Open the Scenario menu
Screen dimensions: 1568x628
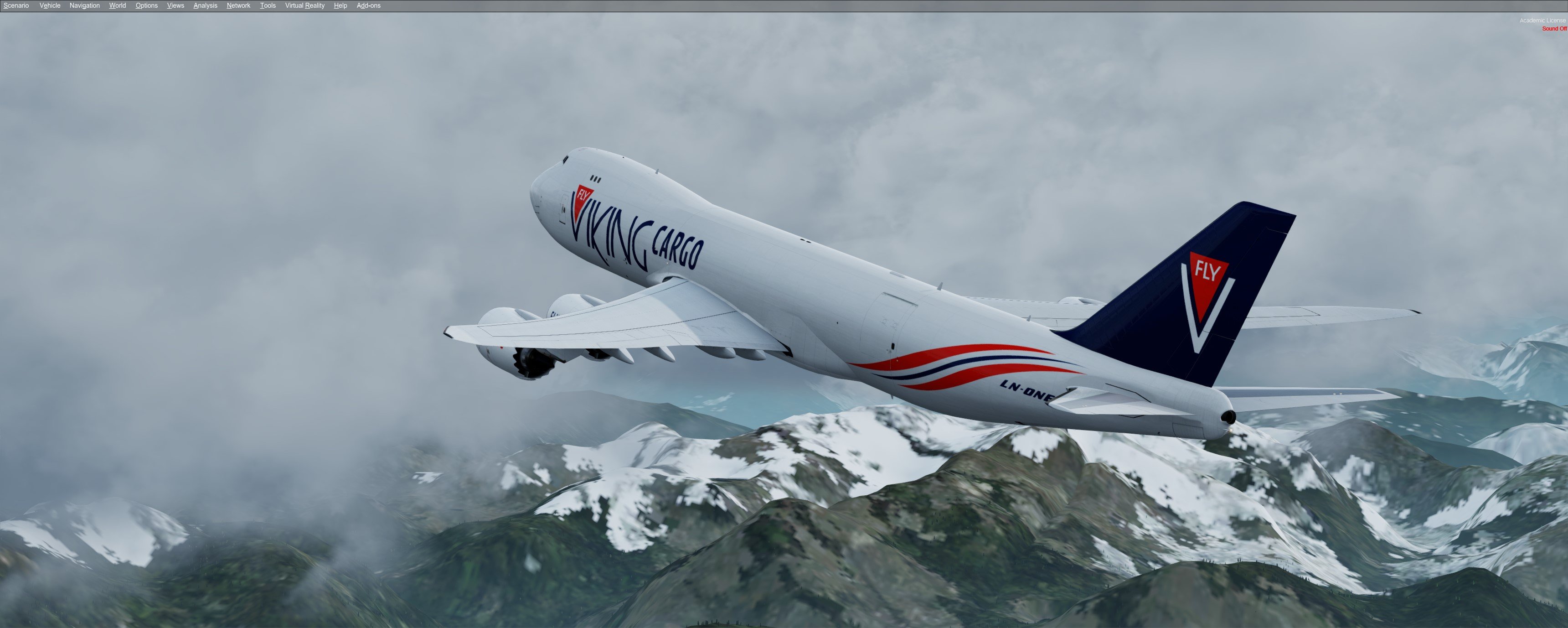16,5
